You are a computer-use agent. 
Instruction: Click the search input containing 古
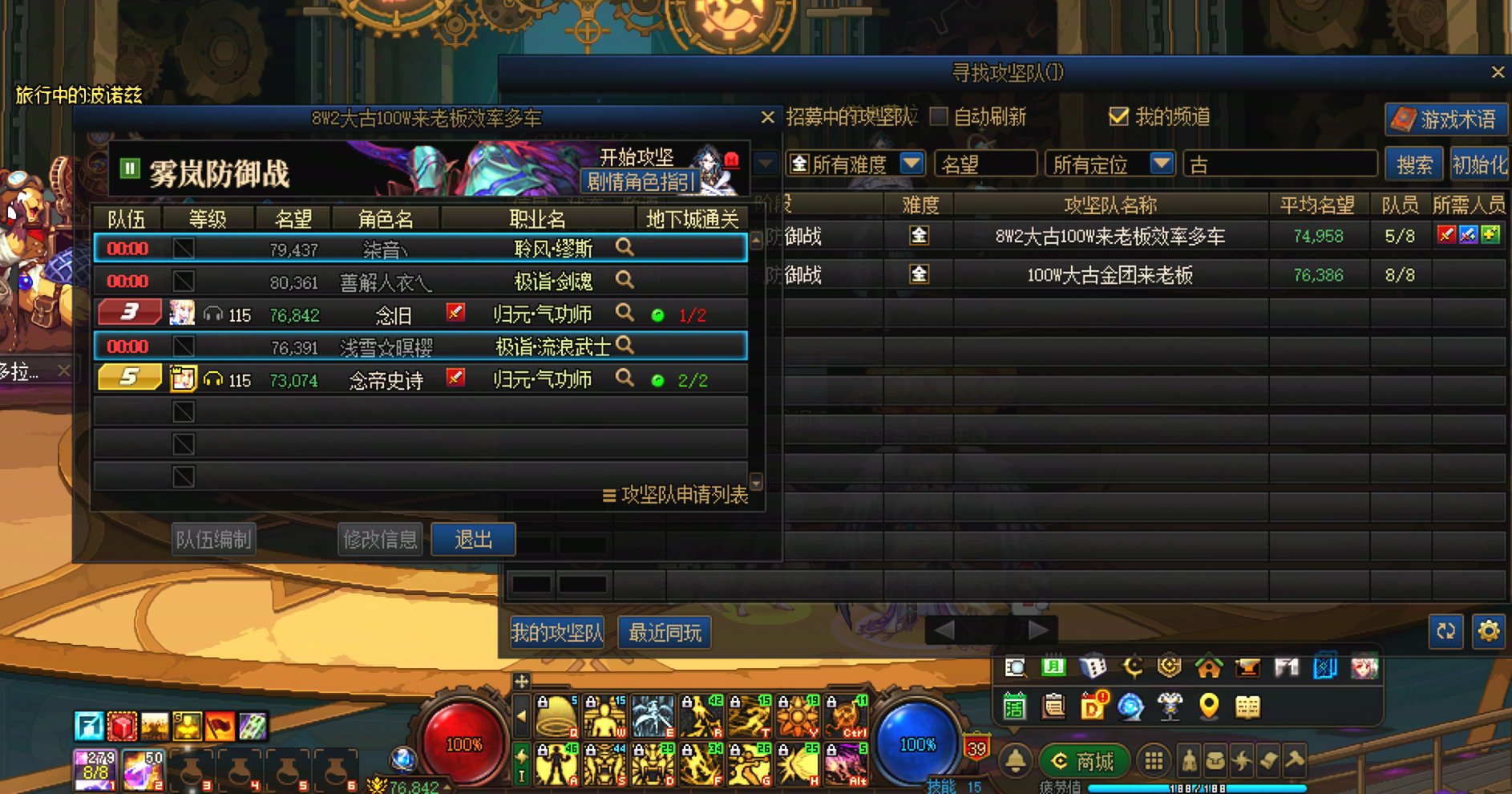tap(1280, 164)
